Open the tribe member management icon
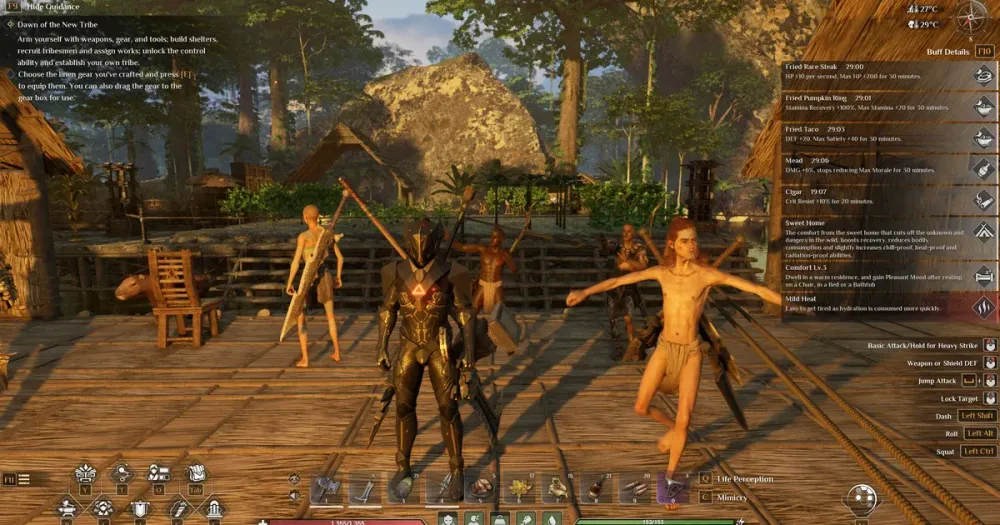The height and width of the screenshot is (525, 1000). (159, 473)
